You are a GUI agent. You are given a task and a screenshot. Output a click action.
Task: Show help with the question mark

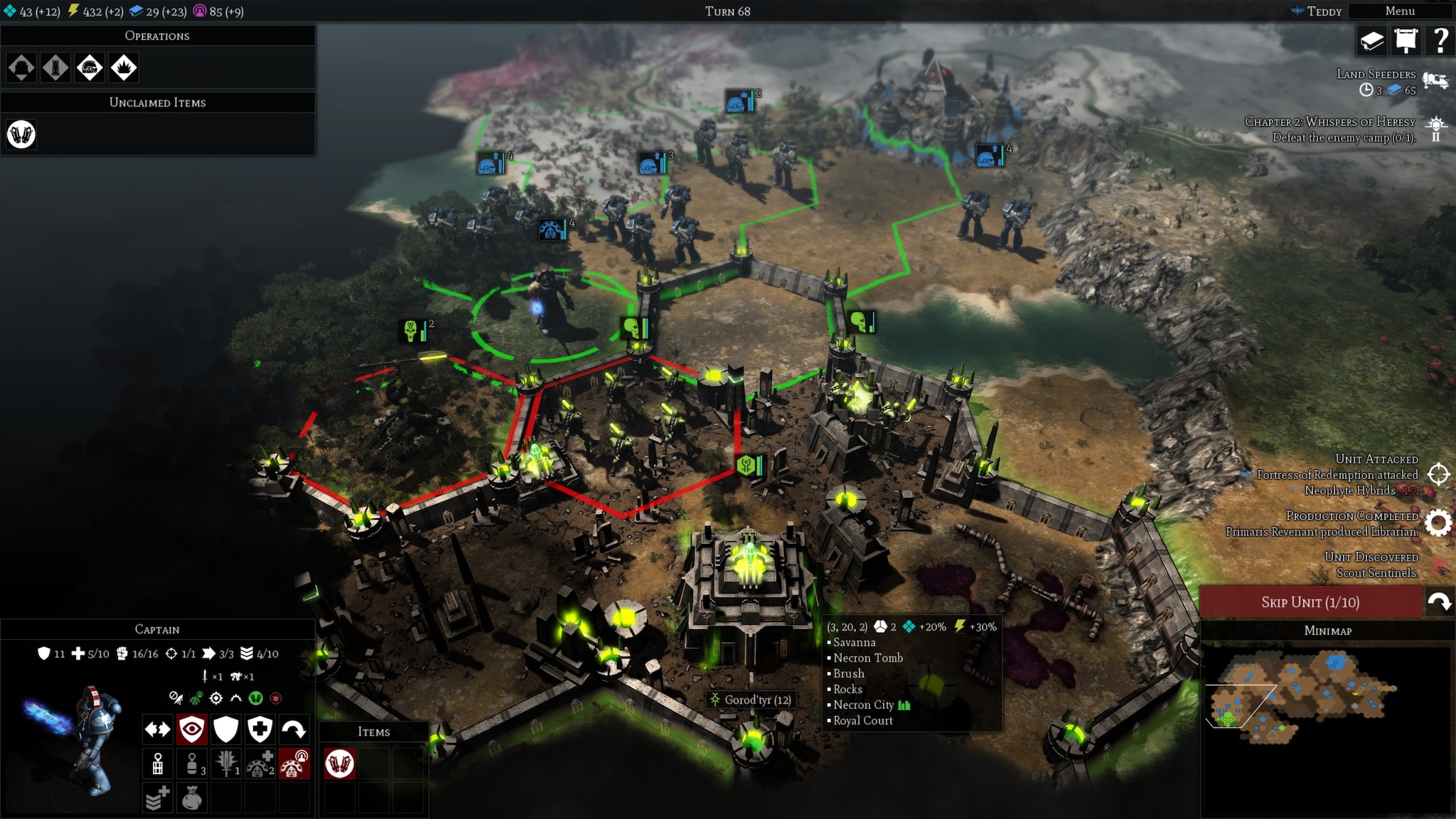point(1440,41)
